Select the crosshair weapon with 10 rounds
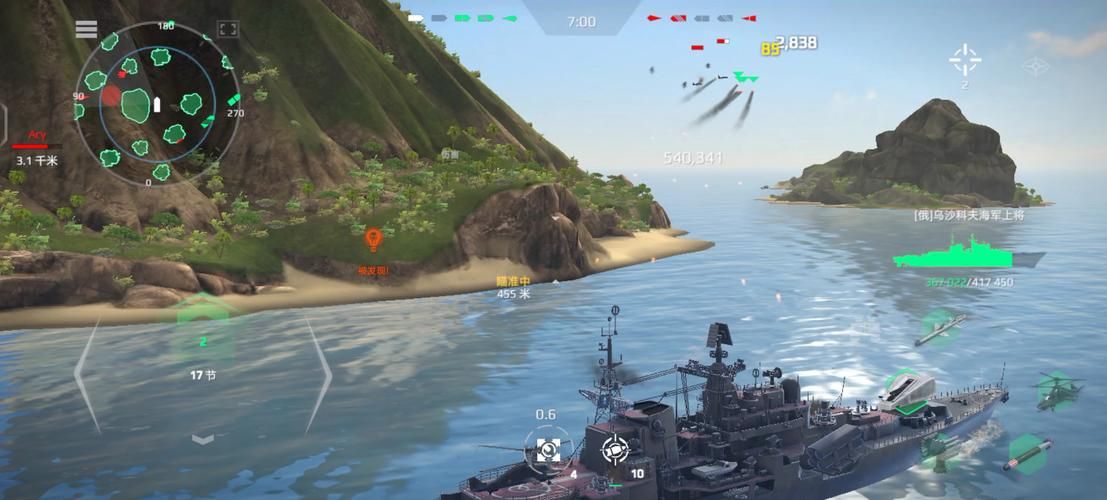 pos(614,450)
